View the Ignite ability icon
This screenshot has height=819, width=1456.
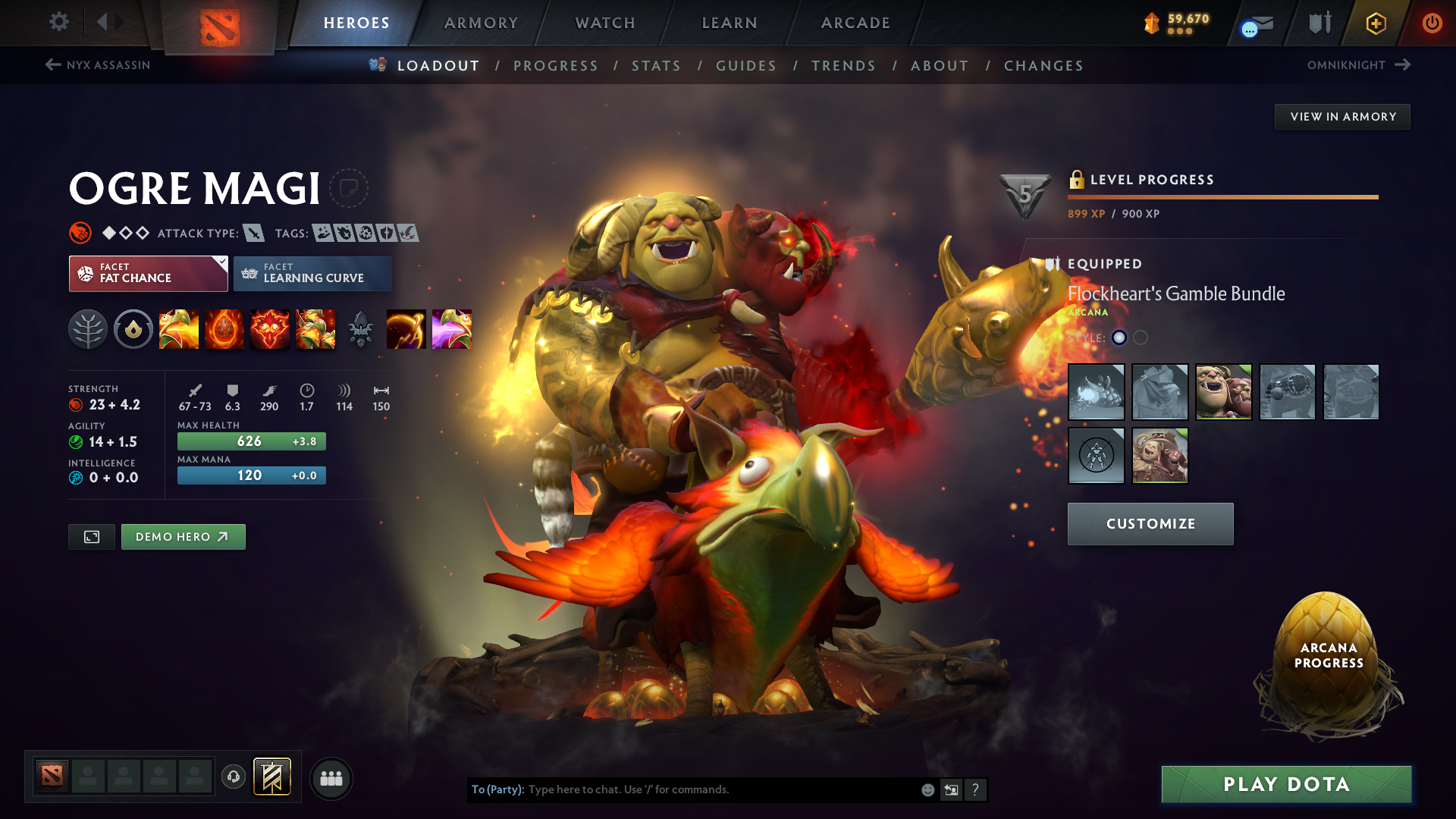[224, 329]
